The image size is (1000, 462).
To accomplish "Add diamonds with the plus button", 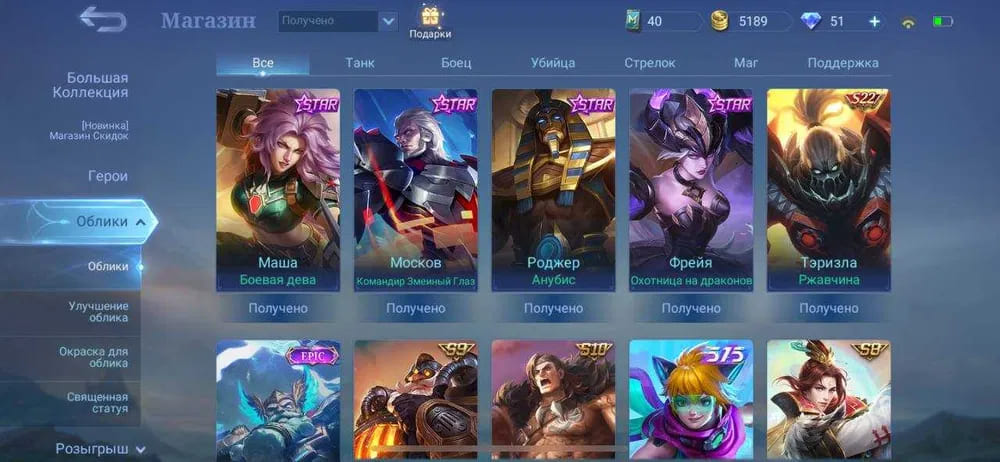I will 874,21.
